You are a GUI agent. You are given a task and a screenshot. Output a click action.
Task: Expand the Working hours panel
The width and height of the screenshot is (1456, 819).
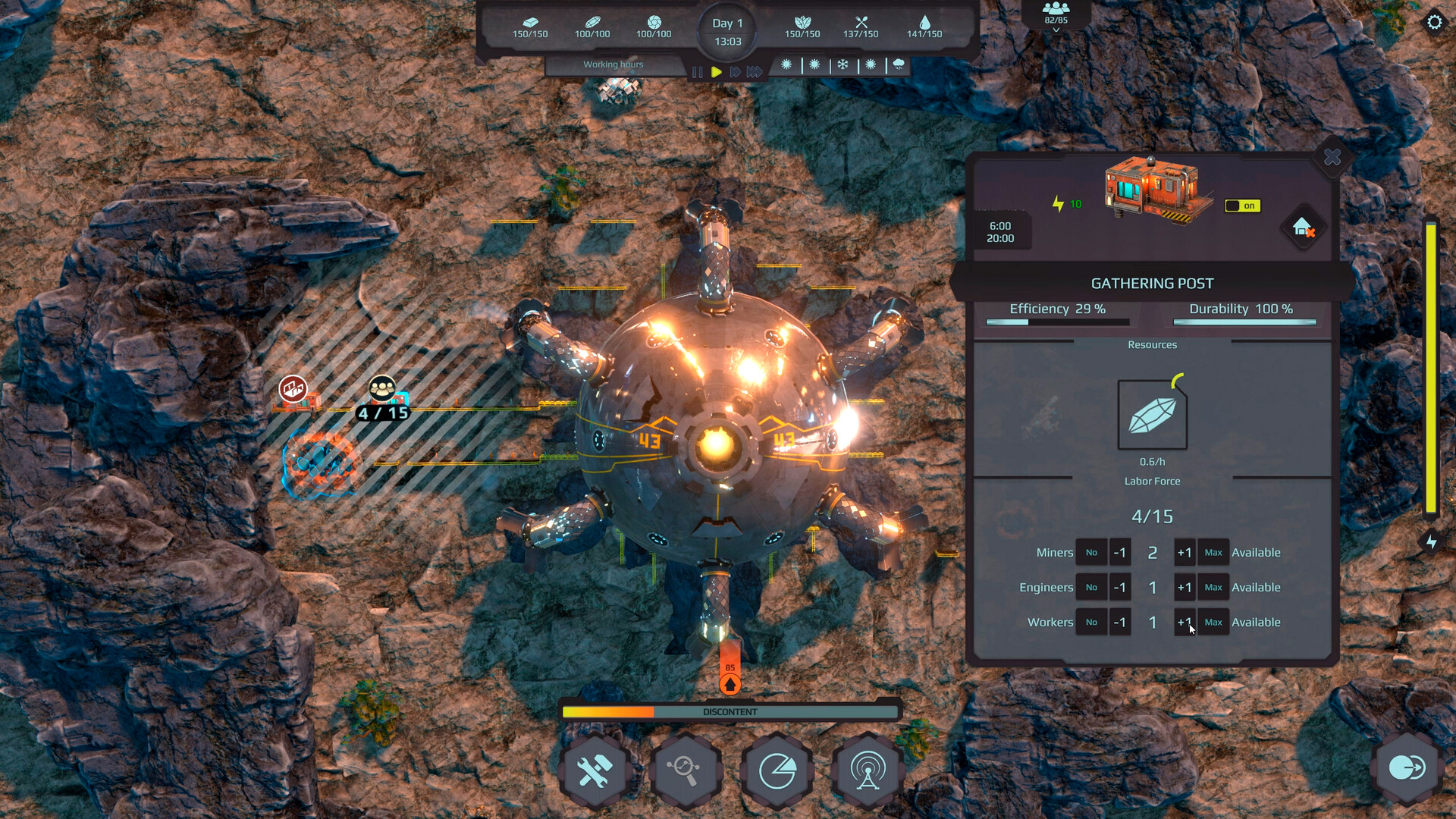tap(613, 64)
